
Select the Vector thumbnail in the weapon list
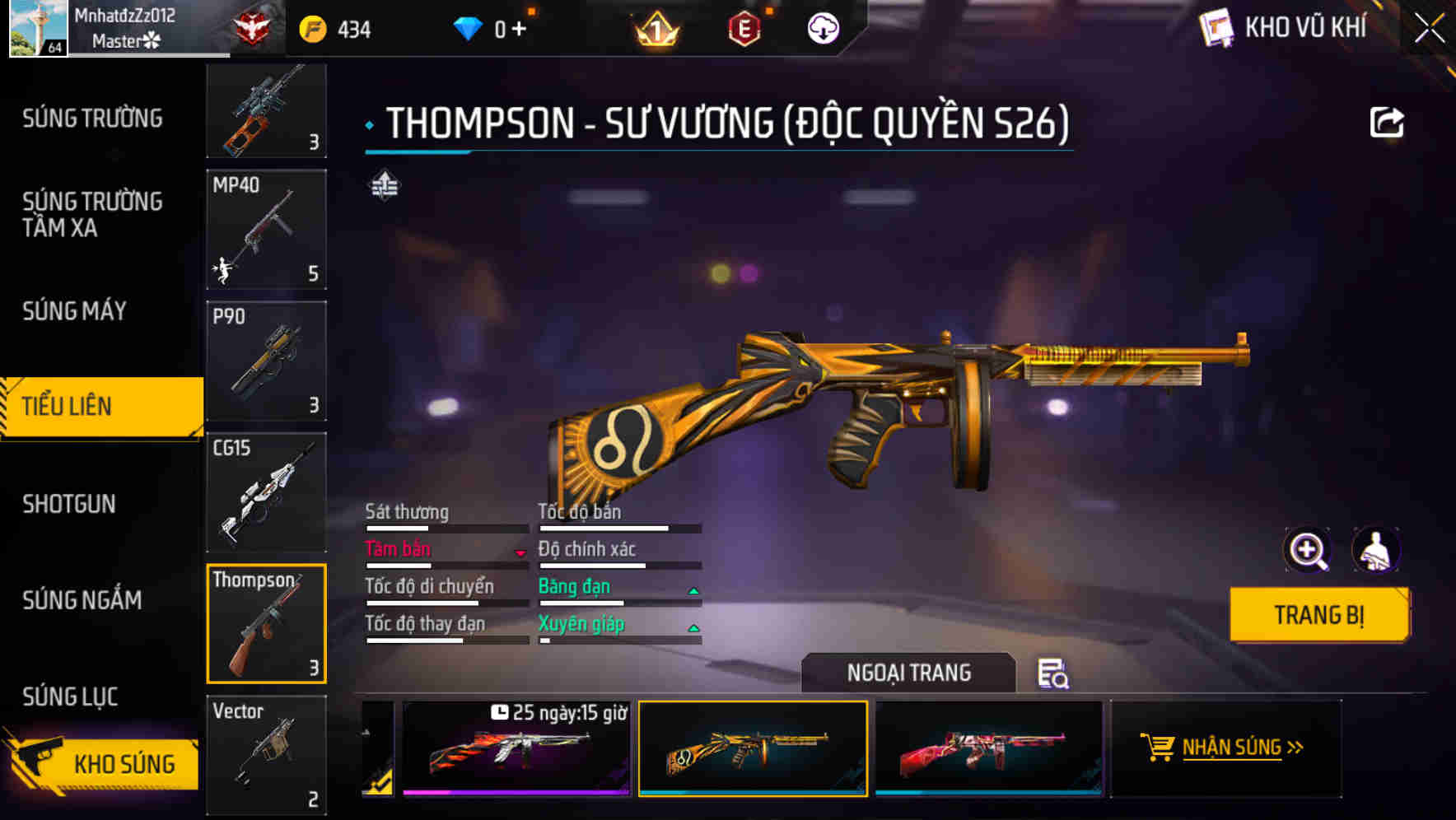tap(265, 753)
